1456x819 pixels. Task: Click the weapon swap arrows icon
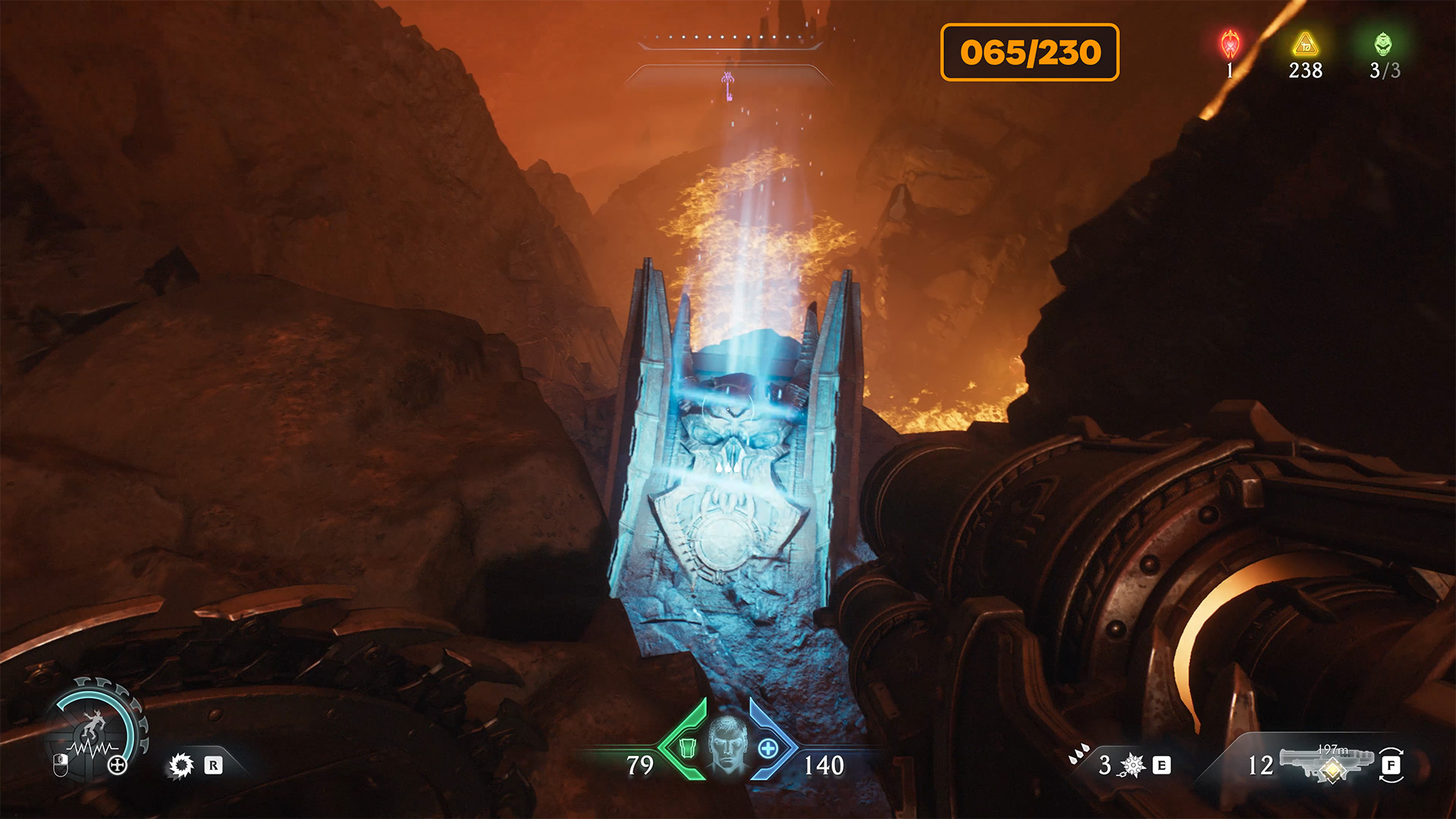1392,764
